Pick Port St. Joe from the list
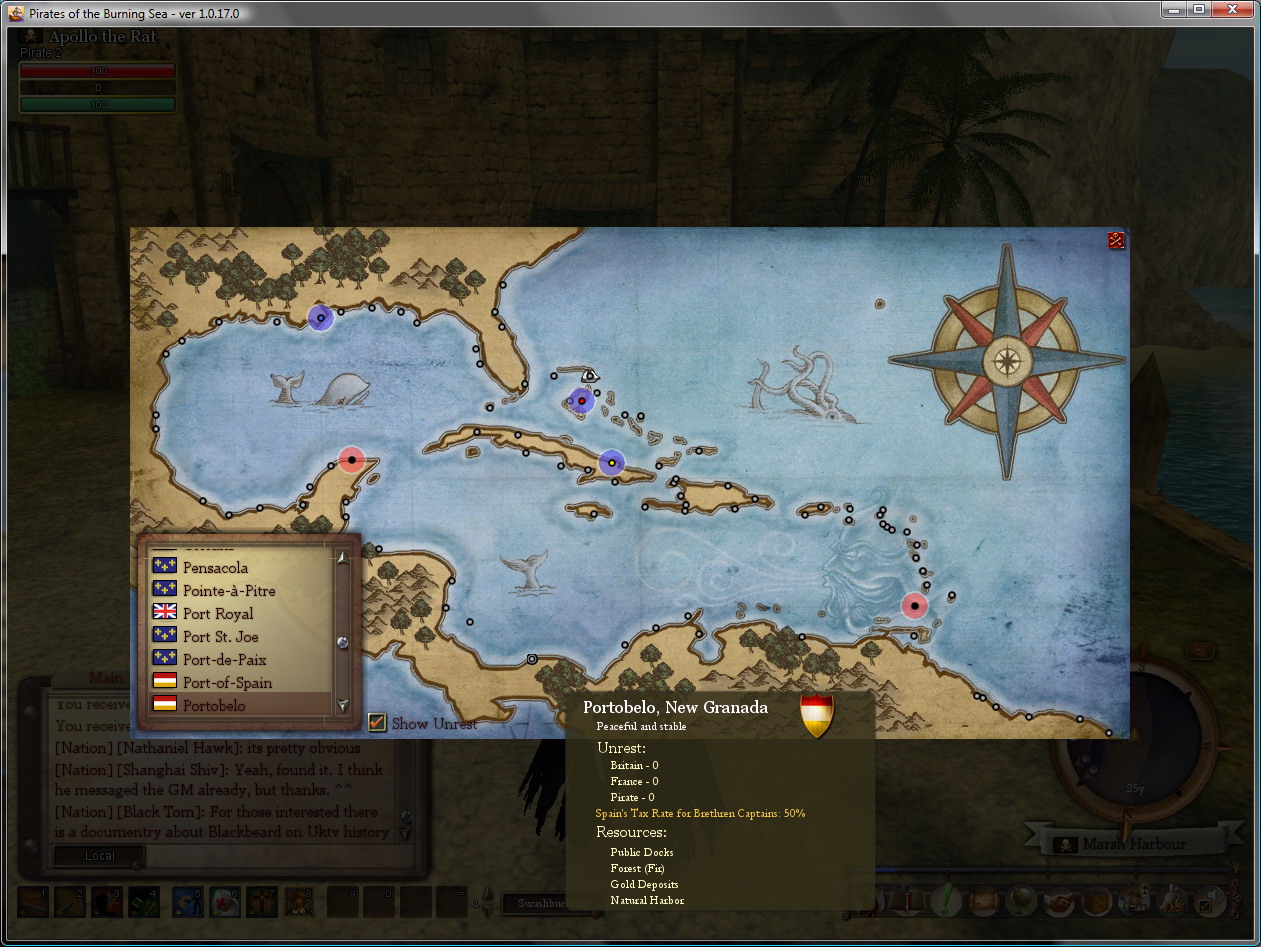The height and width of the screenshot is (947, 1261). pyautogui.click(x=221, y=637)
